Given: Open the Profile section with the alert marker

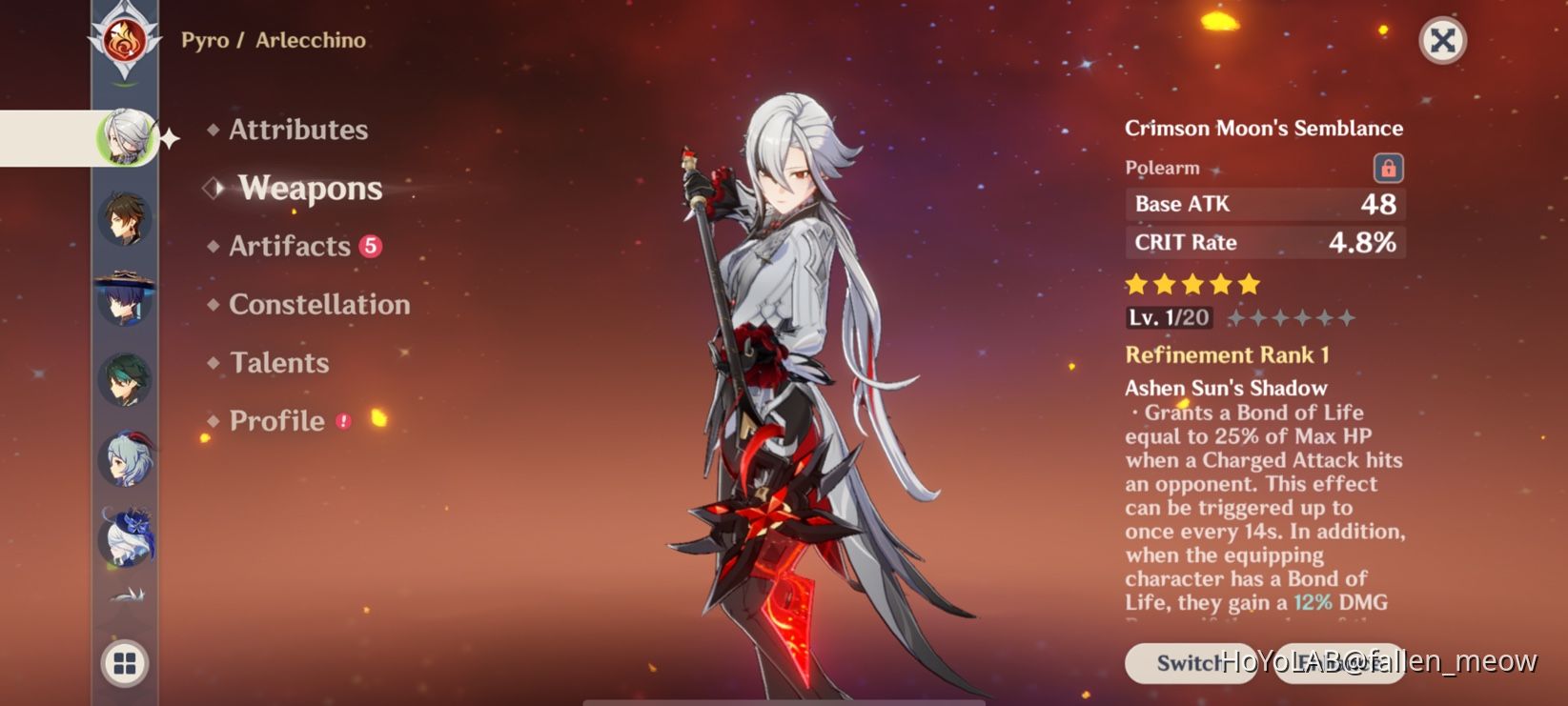Looking at the screenshot, I should click(x=275, y=420).
